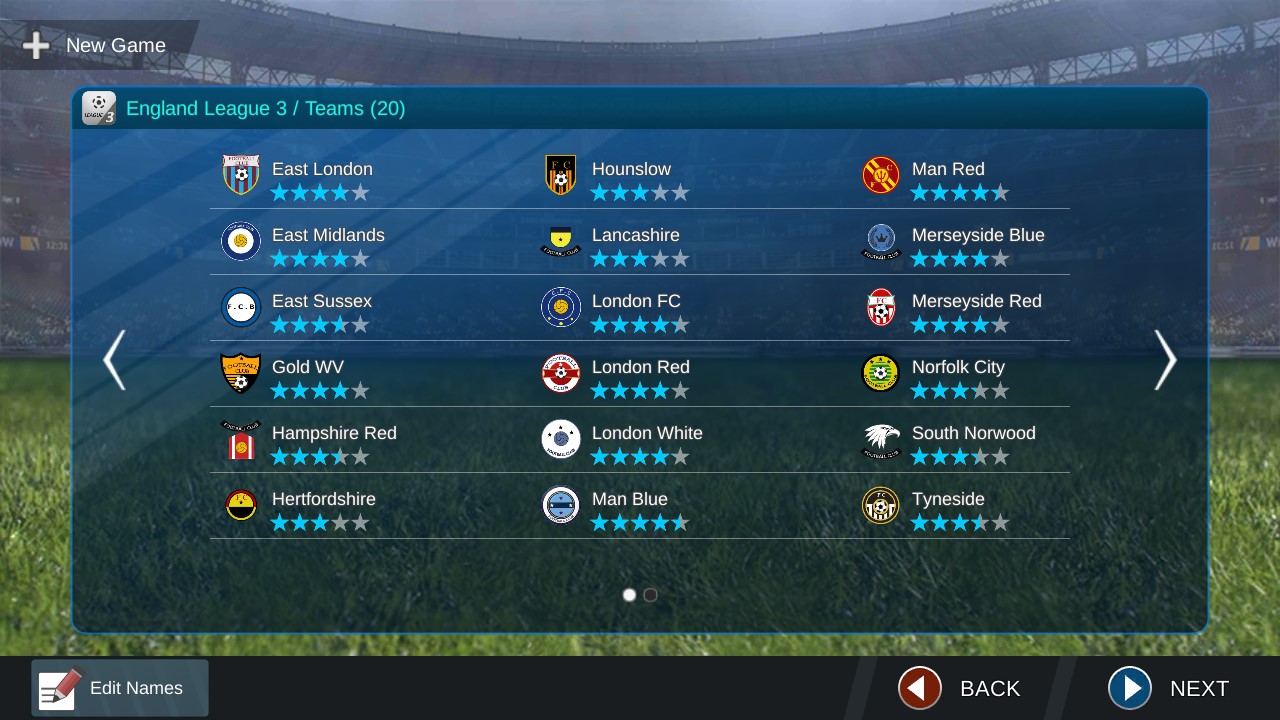Choose East Midlands from the team list
Viewport: 1280px width, 720px height.
click(328, 243)
